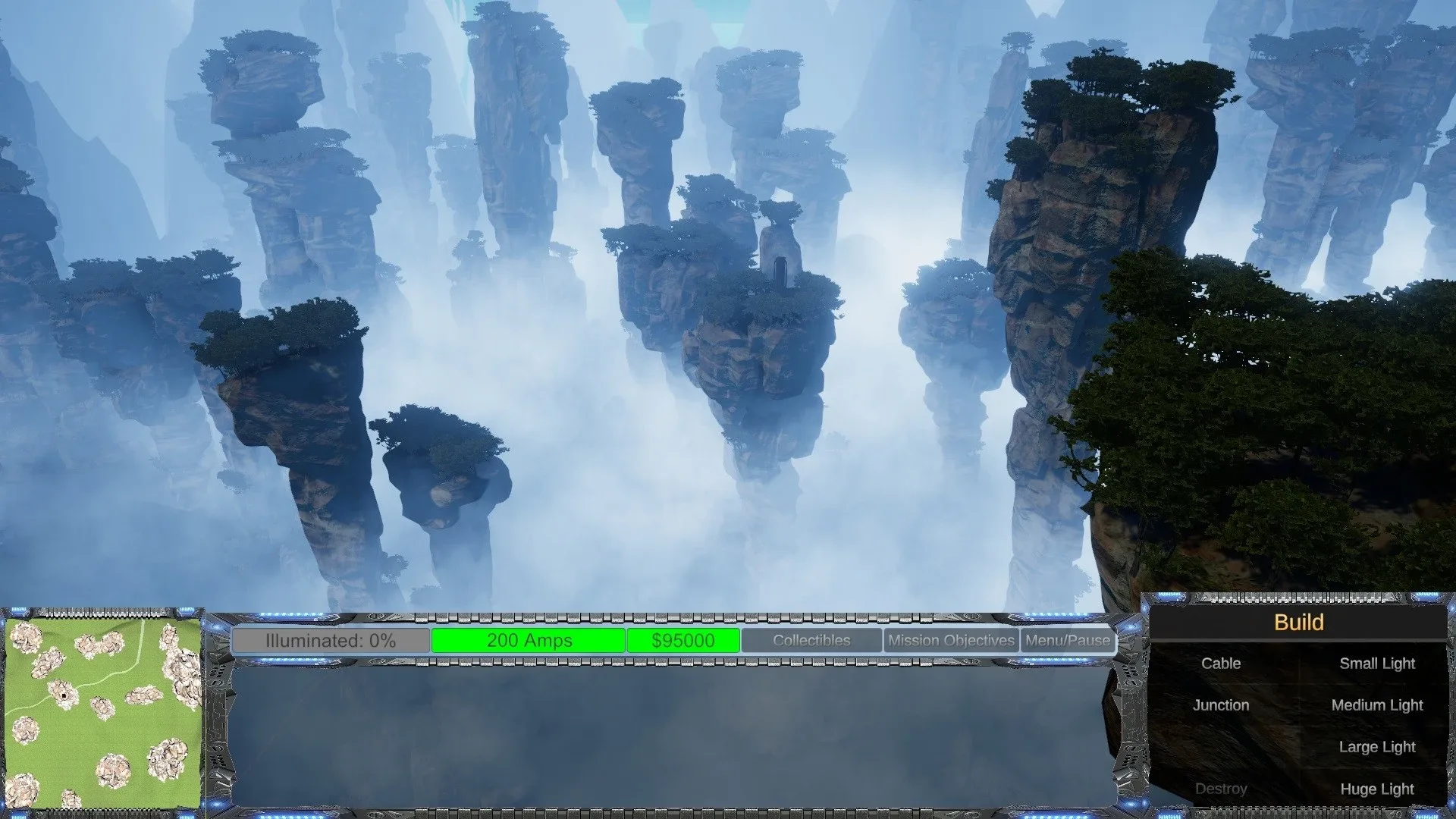The width and height of the screenshot is (1456, 819).
Task: Click the green 200 Amps power bar
Action: [x=529, y=641]
